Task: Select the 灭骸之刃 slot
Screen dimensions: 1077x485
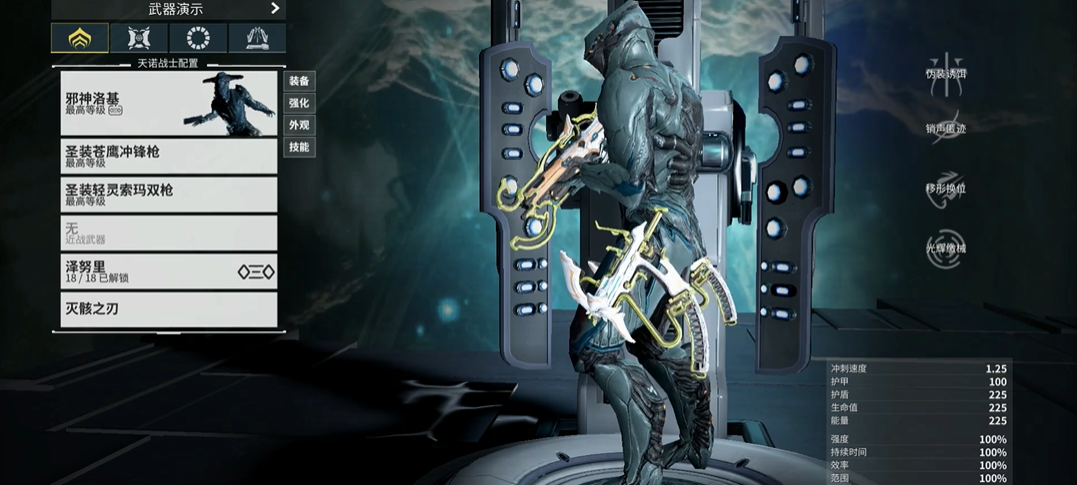Action: coord(168,309)
